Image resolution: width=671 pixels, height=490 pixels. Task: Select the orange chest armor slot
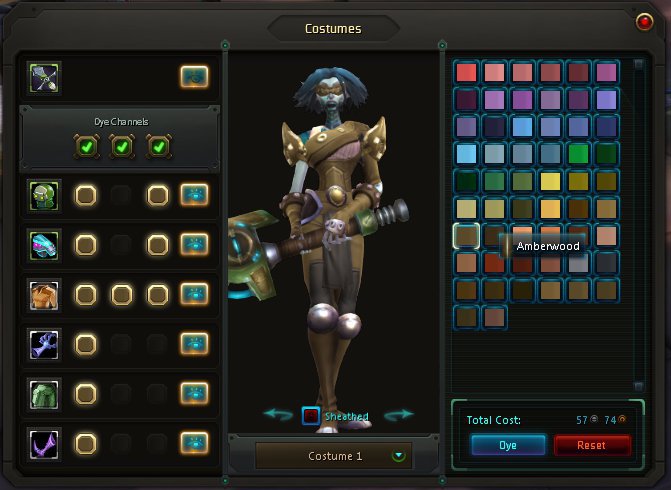[x=45, y=294]
